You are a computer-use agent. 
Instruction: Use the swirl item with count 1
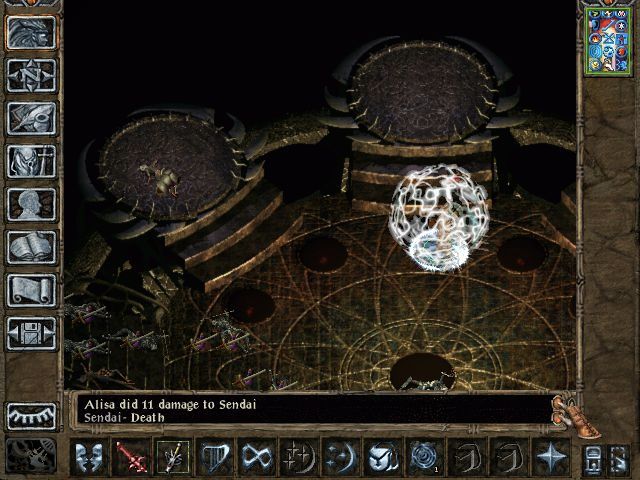(422, 457)
